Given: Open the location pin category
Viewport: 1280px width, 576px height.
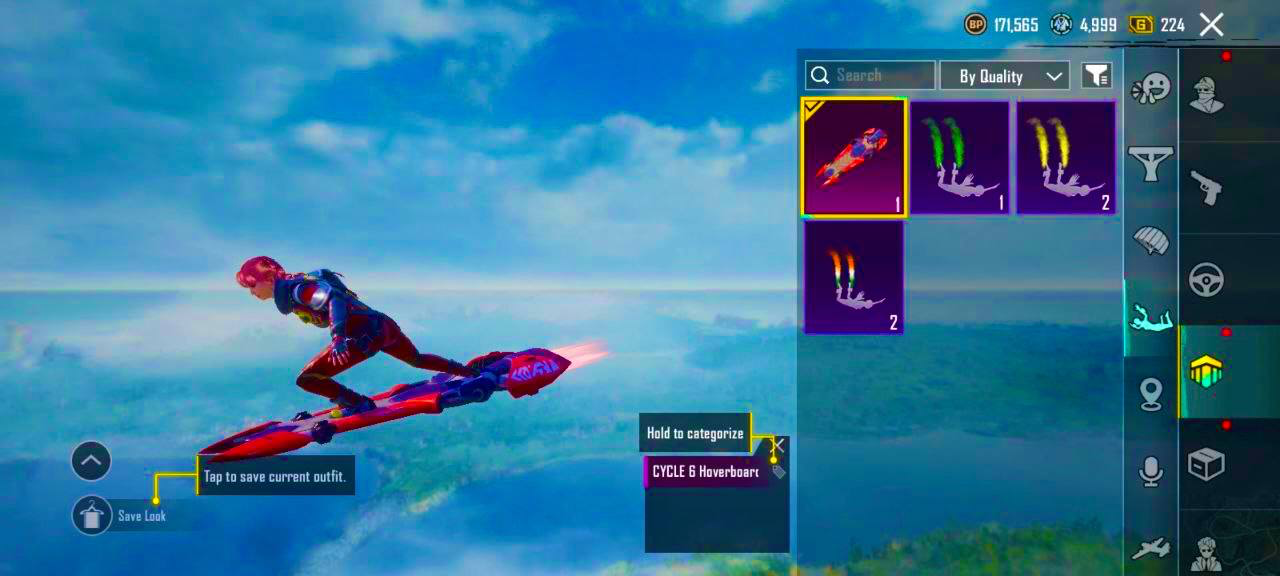Looking at the screenshot, I should (1151, 394).
